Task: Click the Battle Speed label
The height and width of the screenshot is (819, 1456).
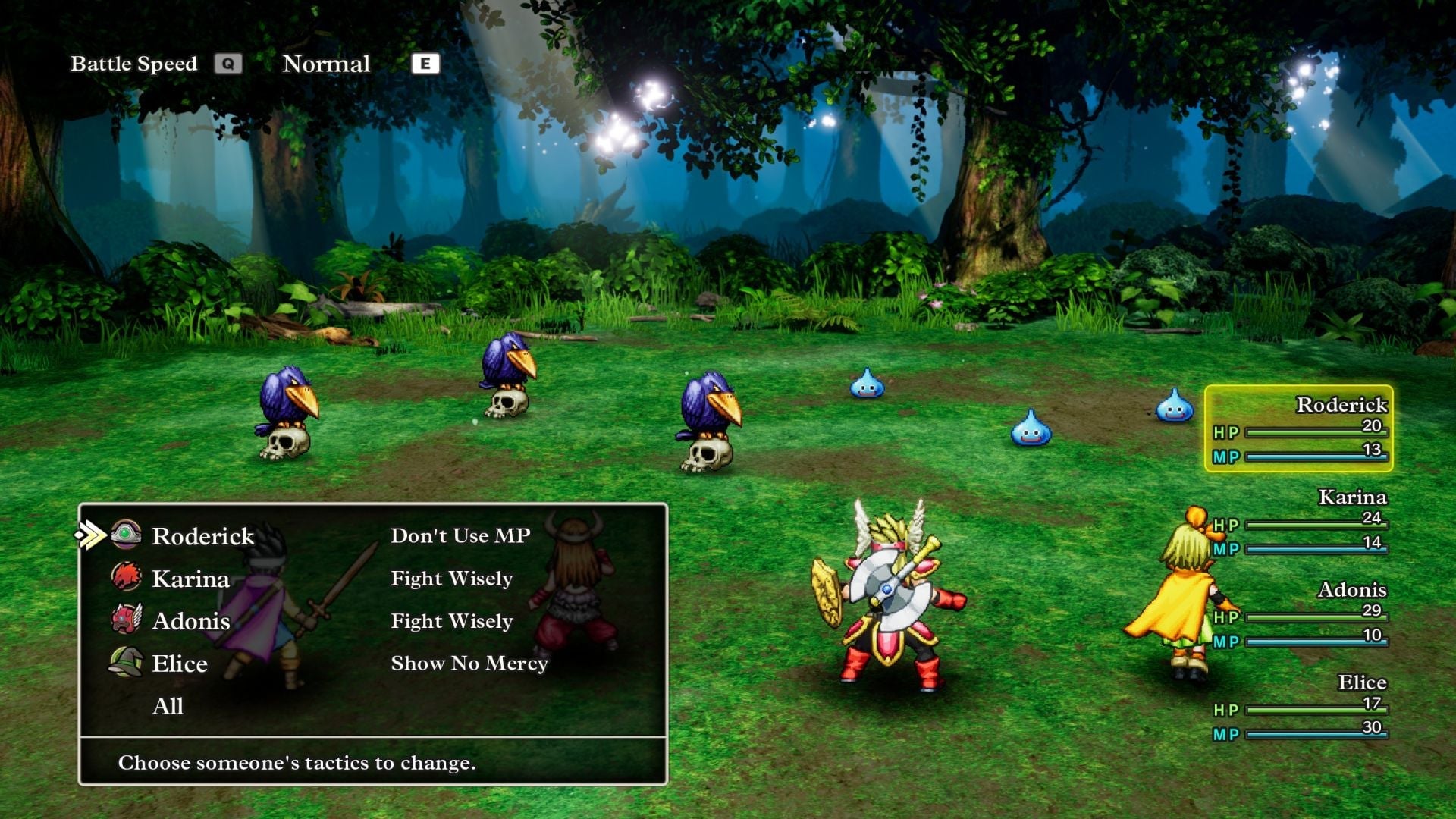Action: point(134,64)
